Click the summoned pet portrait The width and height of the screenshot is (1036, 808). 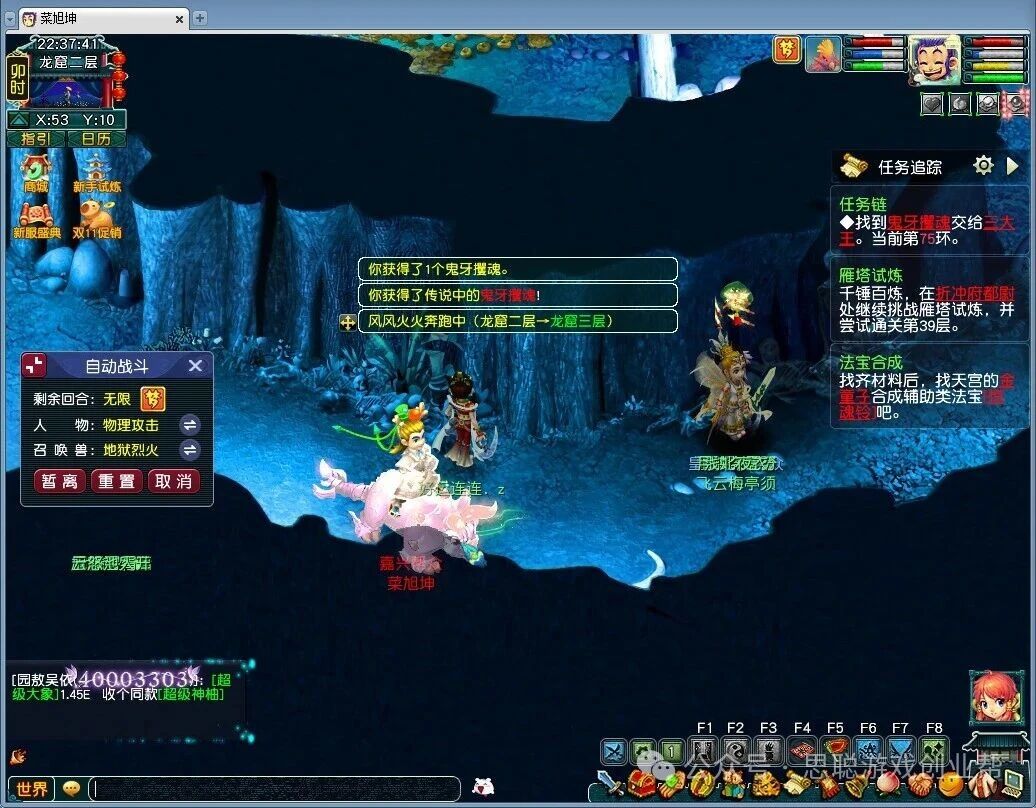824,54
